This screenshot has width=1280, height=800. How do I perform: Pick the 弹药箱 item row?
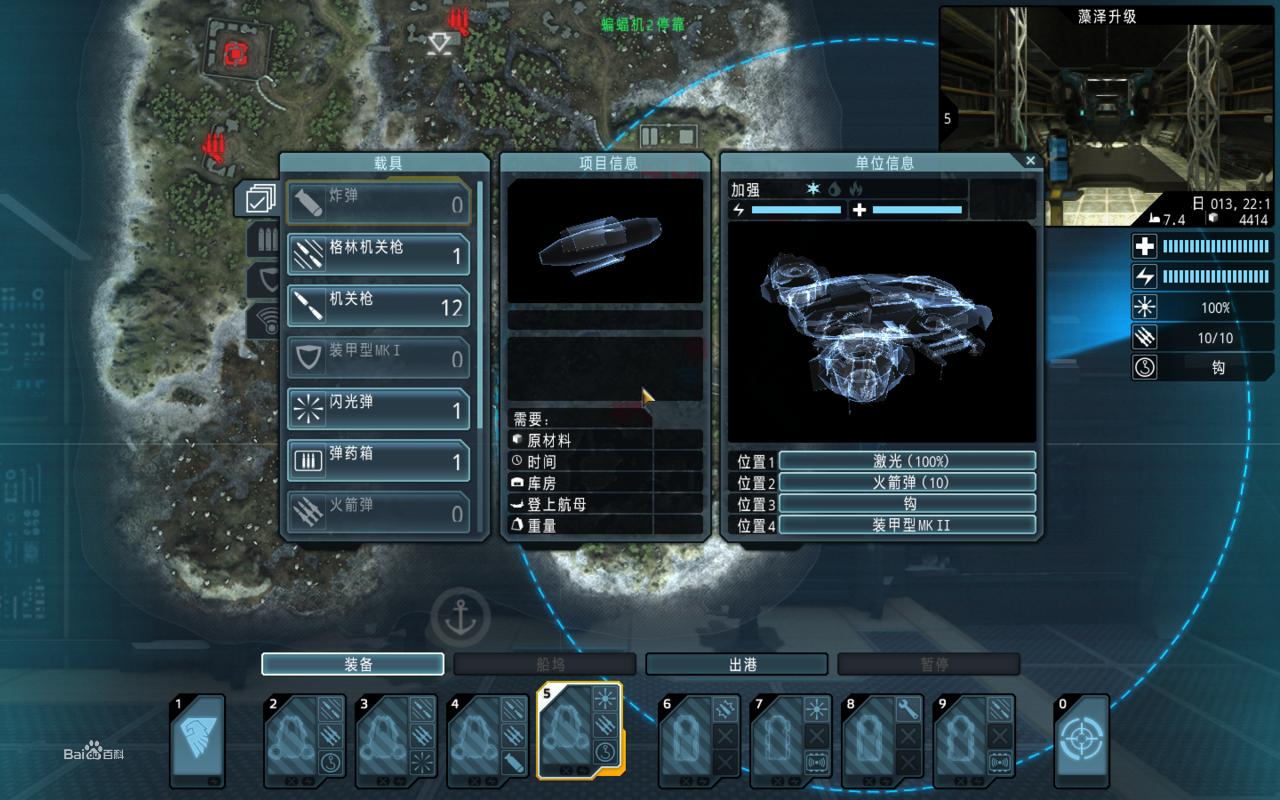pos(378,462)
